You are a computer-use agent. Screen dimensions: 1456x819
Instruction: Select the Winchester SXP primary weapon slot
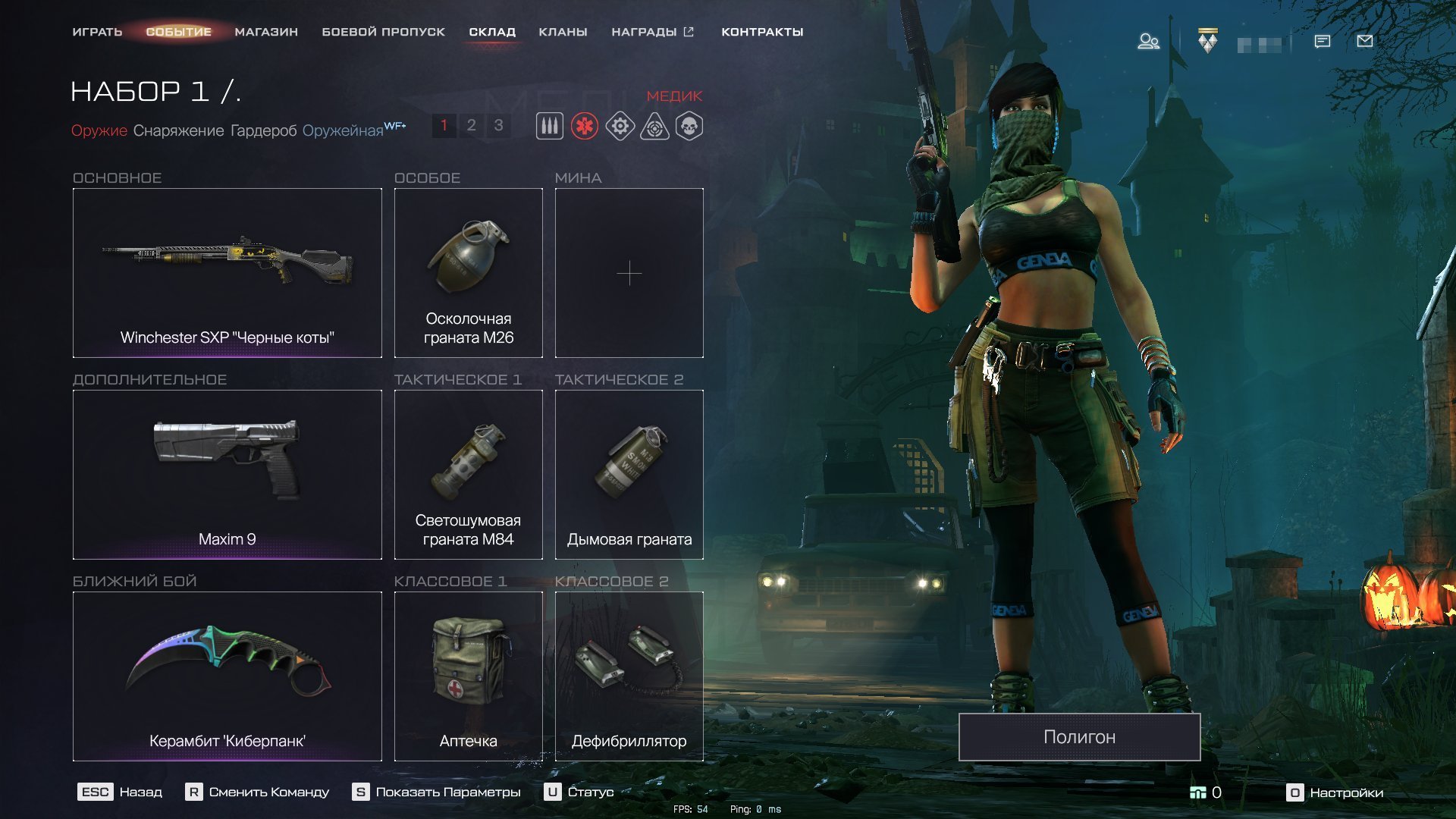point(227,273)
